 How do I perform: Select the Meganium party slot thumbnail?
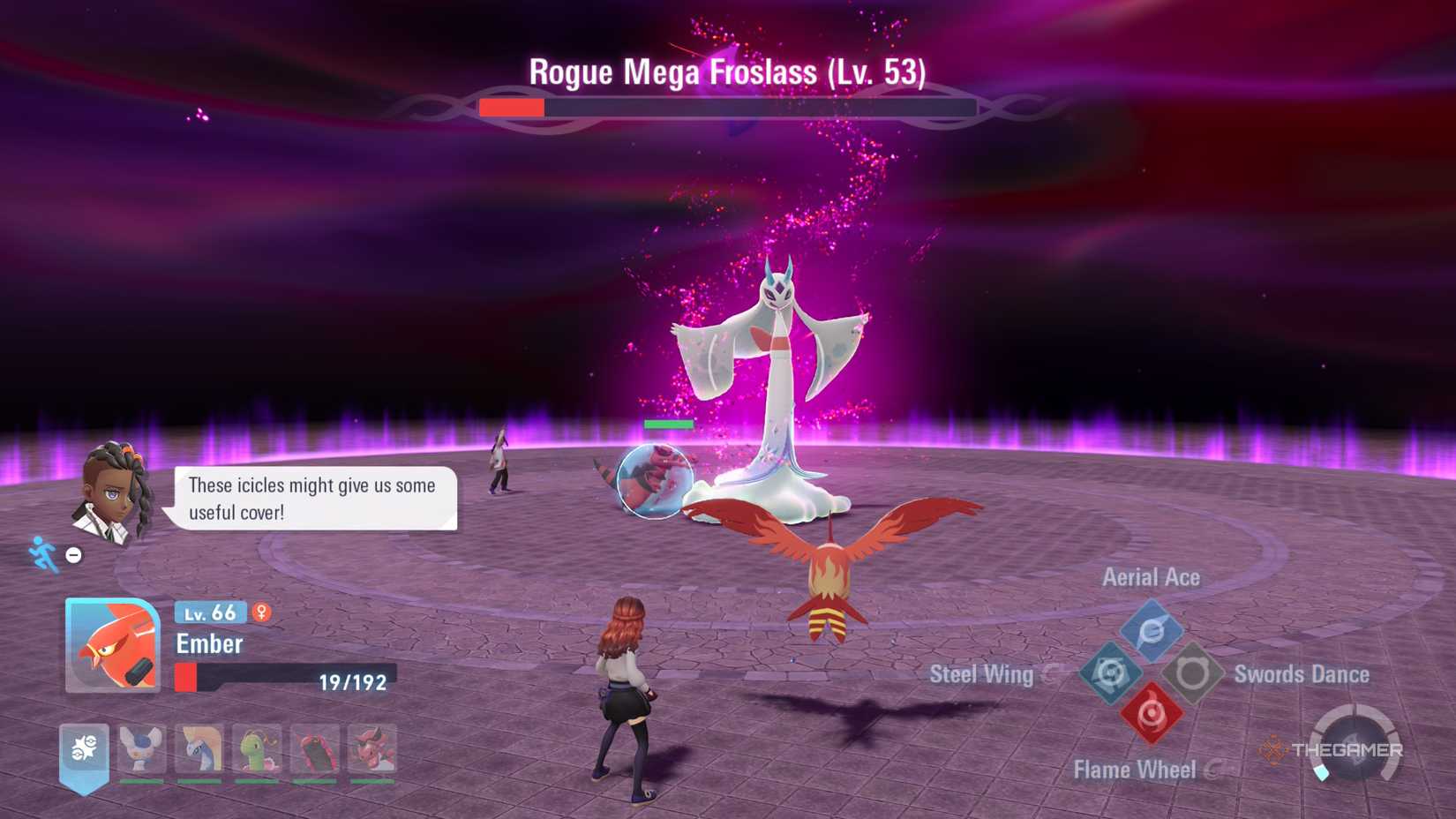pos(256,748)
